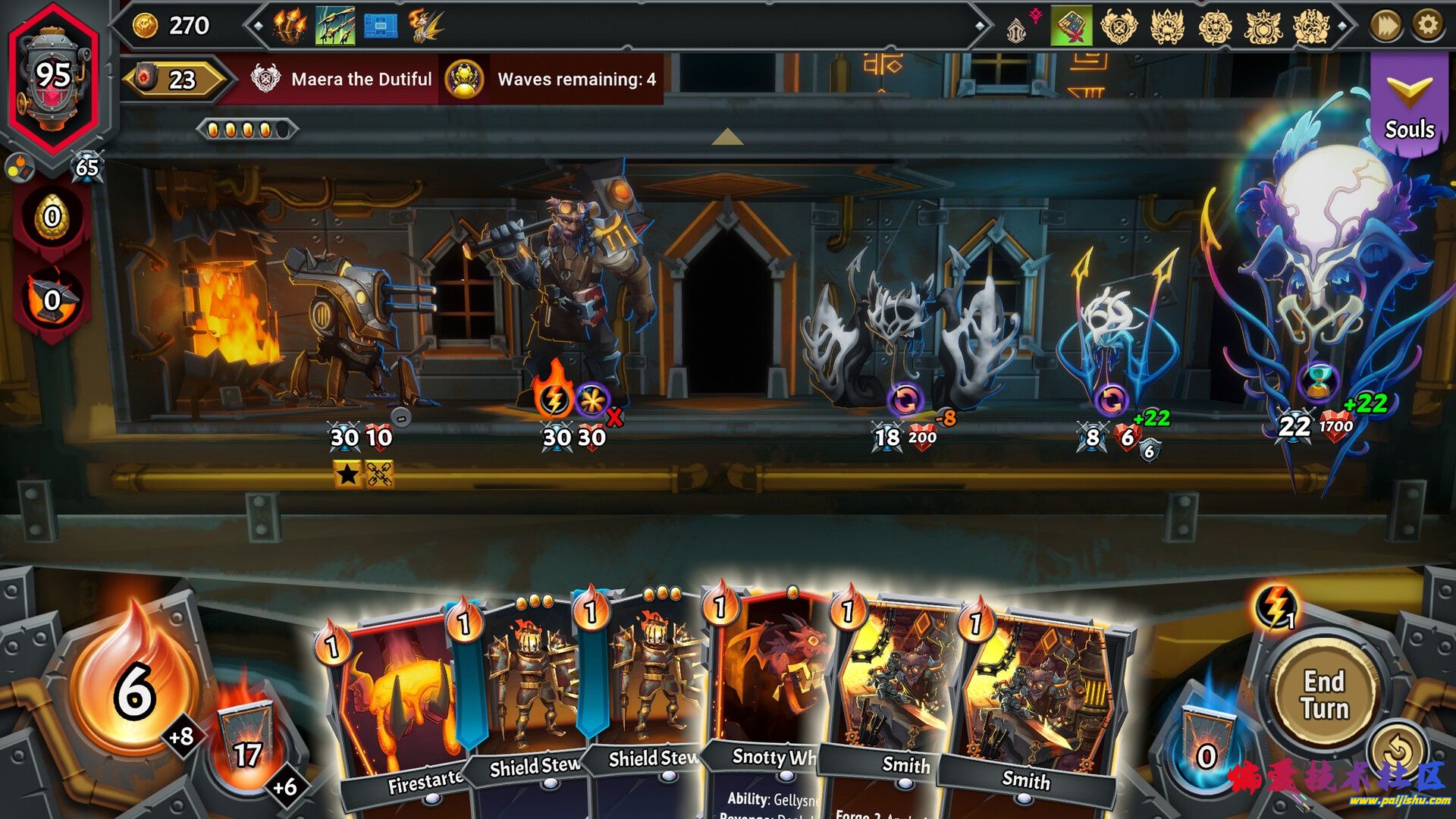Click the lightning ability icon above End Turn

[x=1276, y=607]
